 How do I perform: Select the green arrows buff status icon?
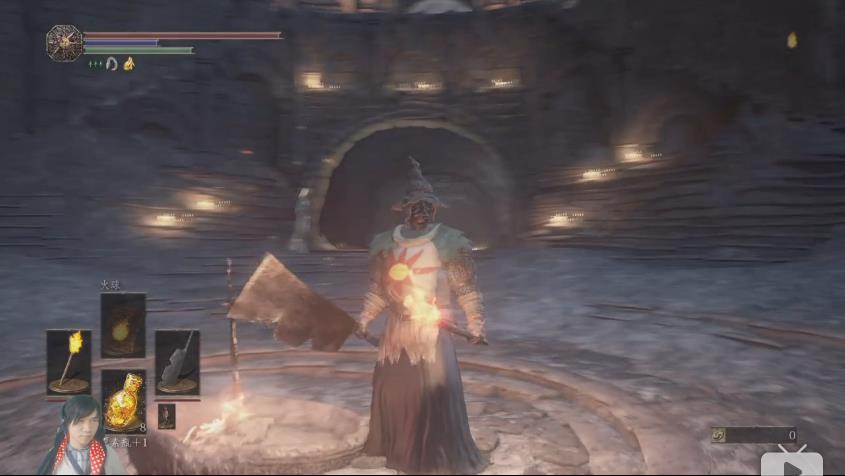coord(95,64)
